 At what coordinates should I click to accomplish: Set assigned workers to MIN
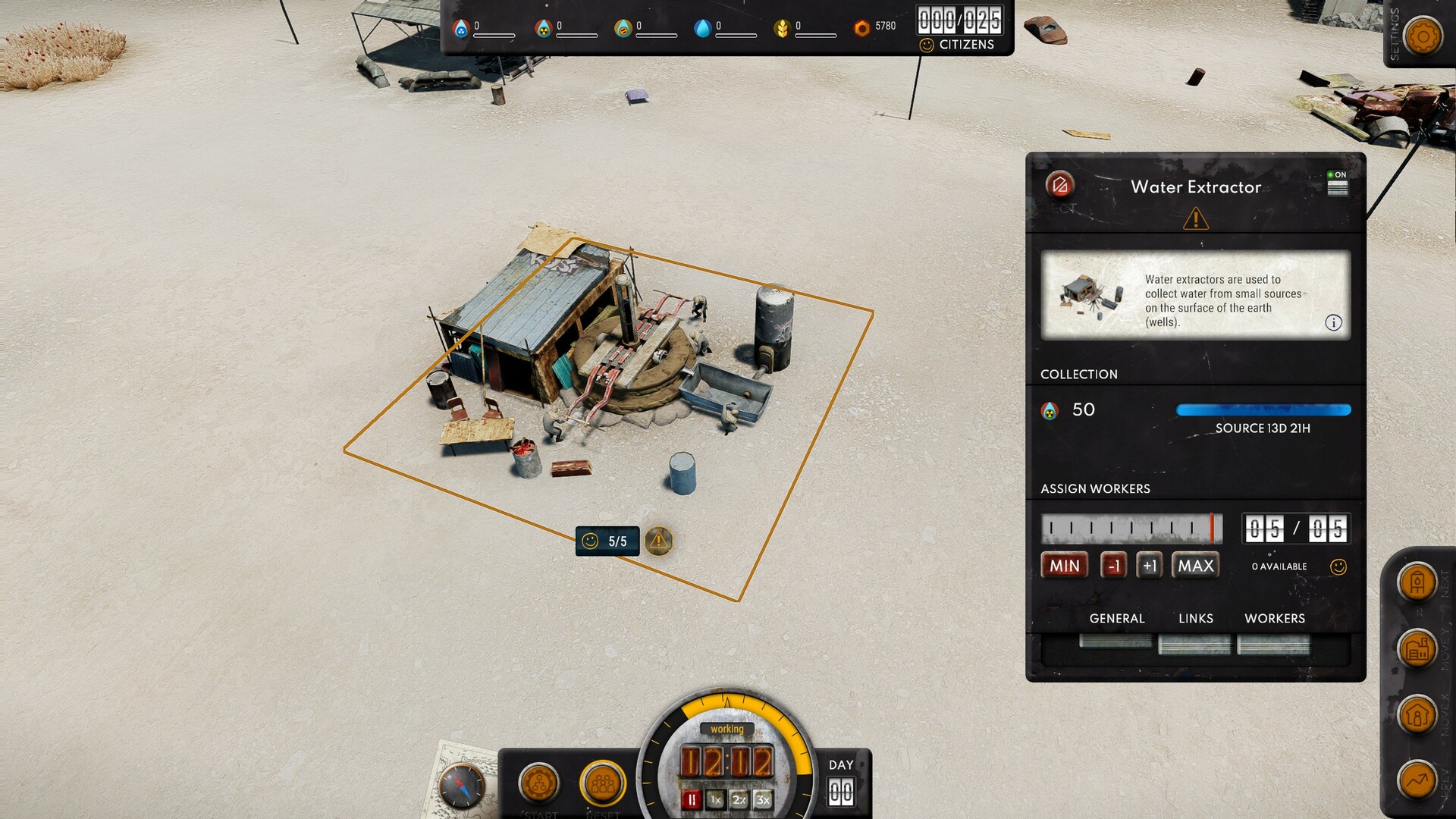pos(1064,566)
